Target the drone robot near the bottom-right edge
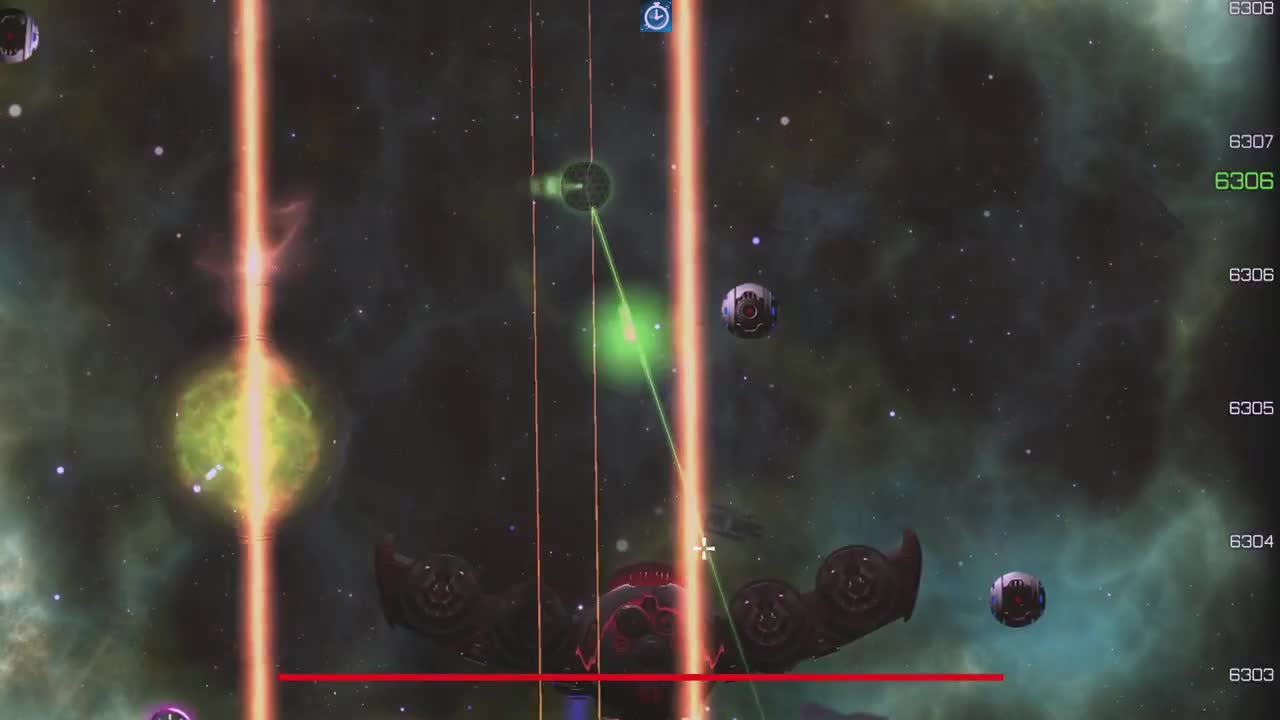 pos(1017,597)
